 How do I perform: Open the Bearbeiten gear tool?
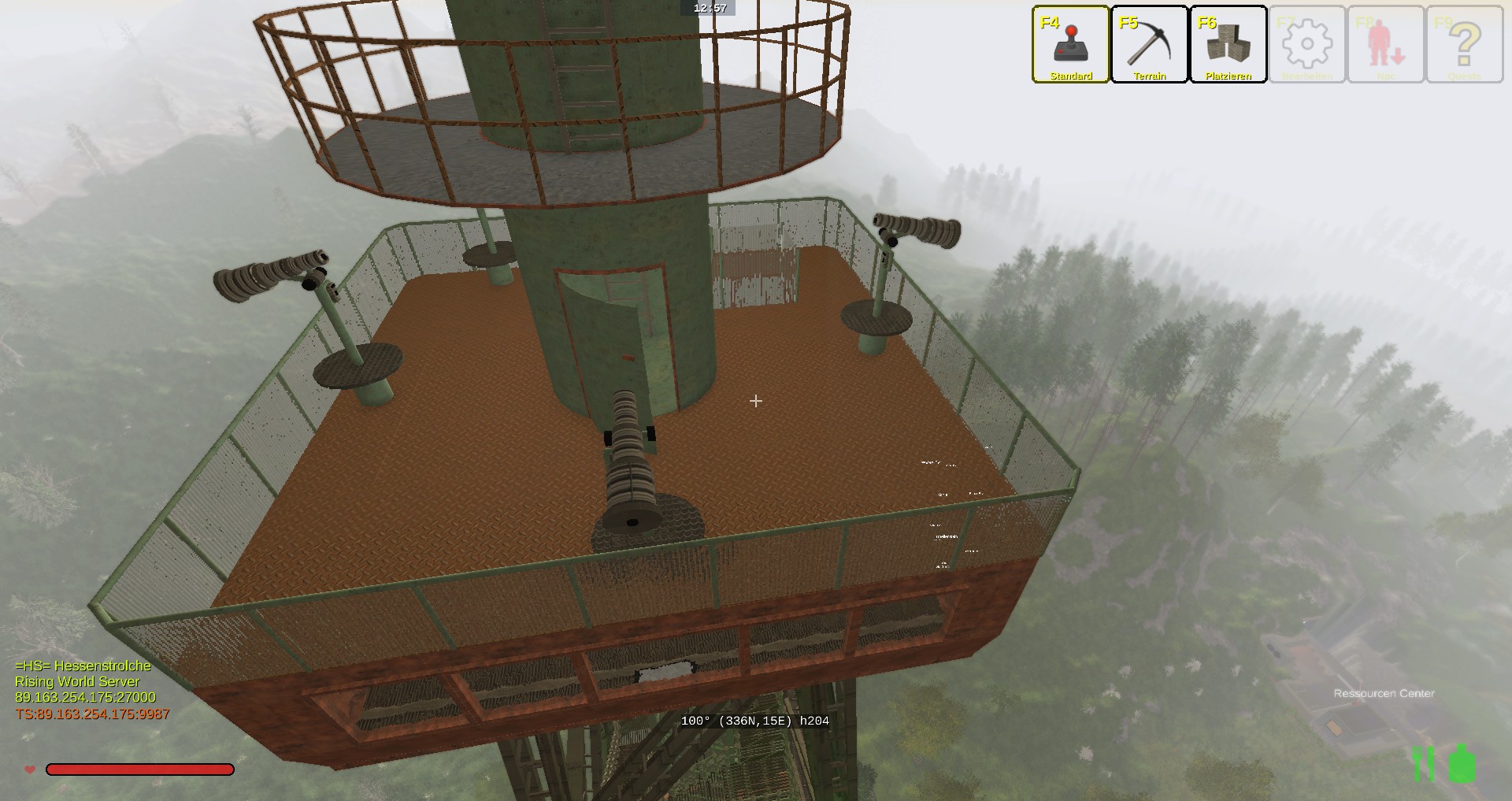(x=1306, y=44)
